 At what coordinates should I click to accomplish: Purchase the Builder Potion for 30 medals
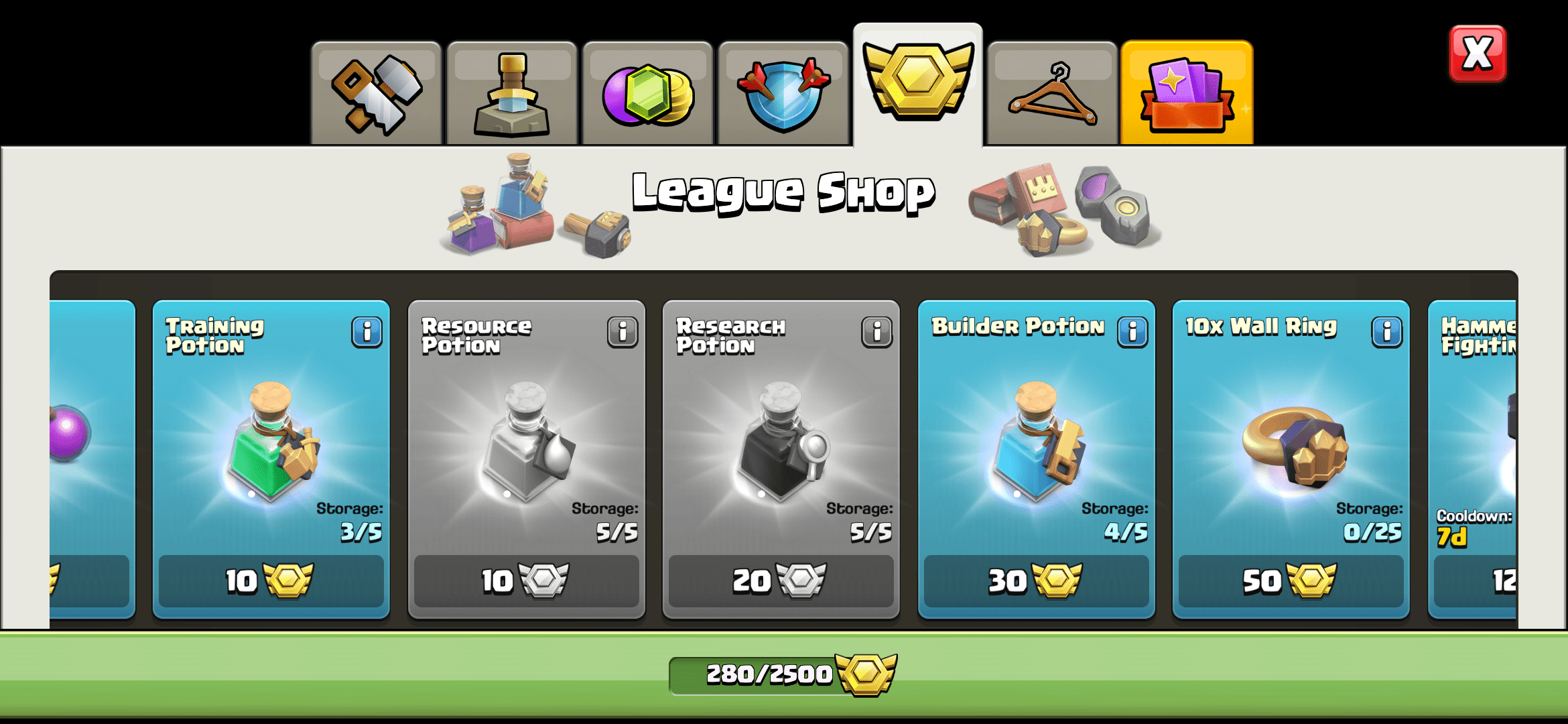click(x=1036, y=582)
